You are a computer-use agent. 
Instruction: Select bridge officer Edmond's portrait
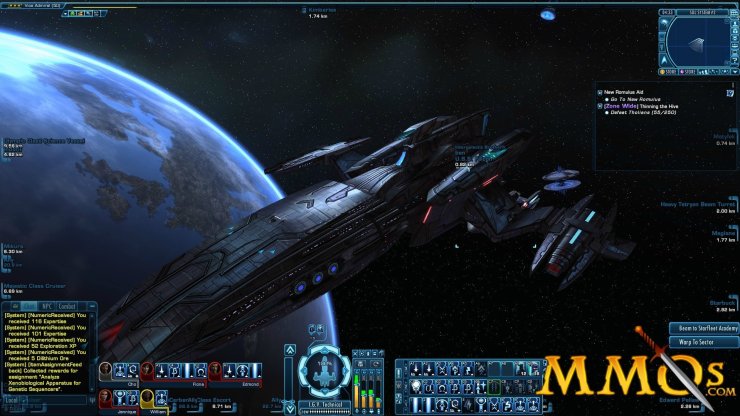coord(214,372)
